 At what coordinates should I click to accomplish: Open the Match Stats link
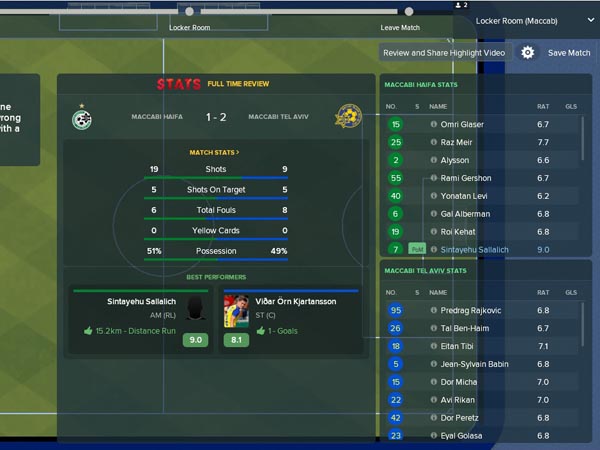click(x=214, y=152)
